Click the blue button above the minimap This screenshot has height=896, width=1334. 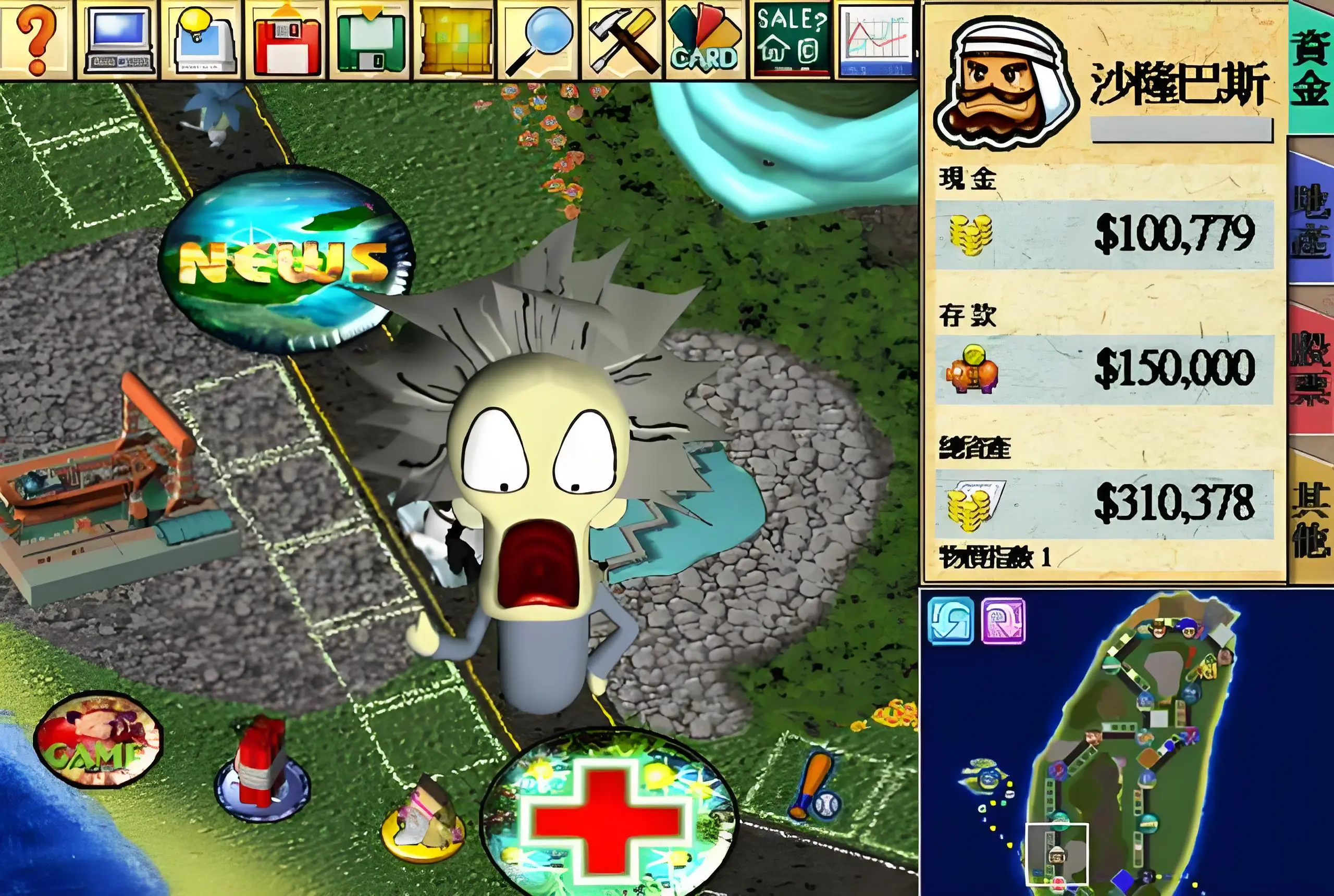point(950,620)
